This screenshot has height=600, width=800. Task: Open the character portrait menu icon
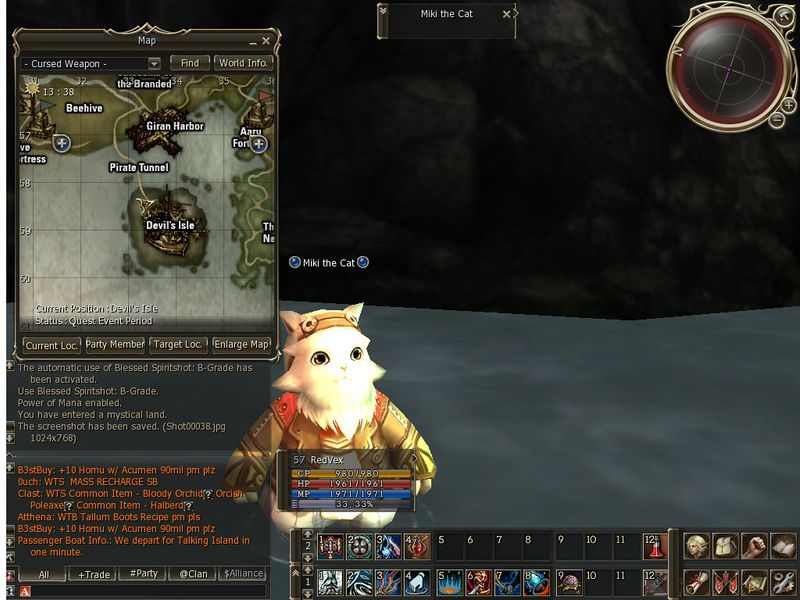[695, 546]
